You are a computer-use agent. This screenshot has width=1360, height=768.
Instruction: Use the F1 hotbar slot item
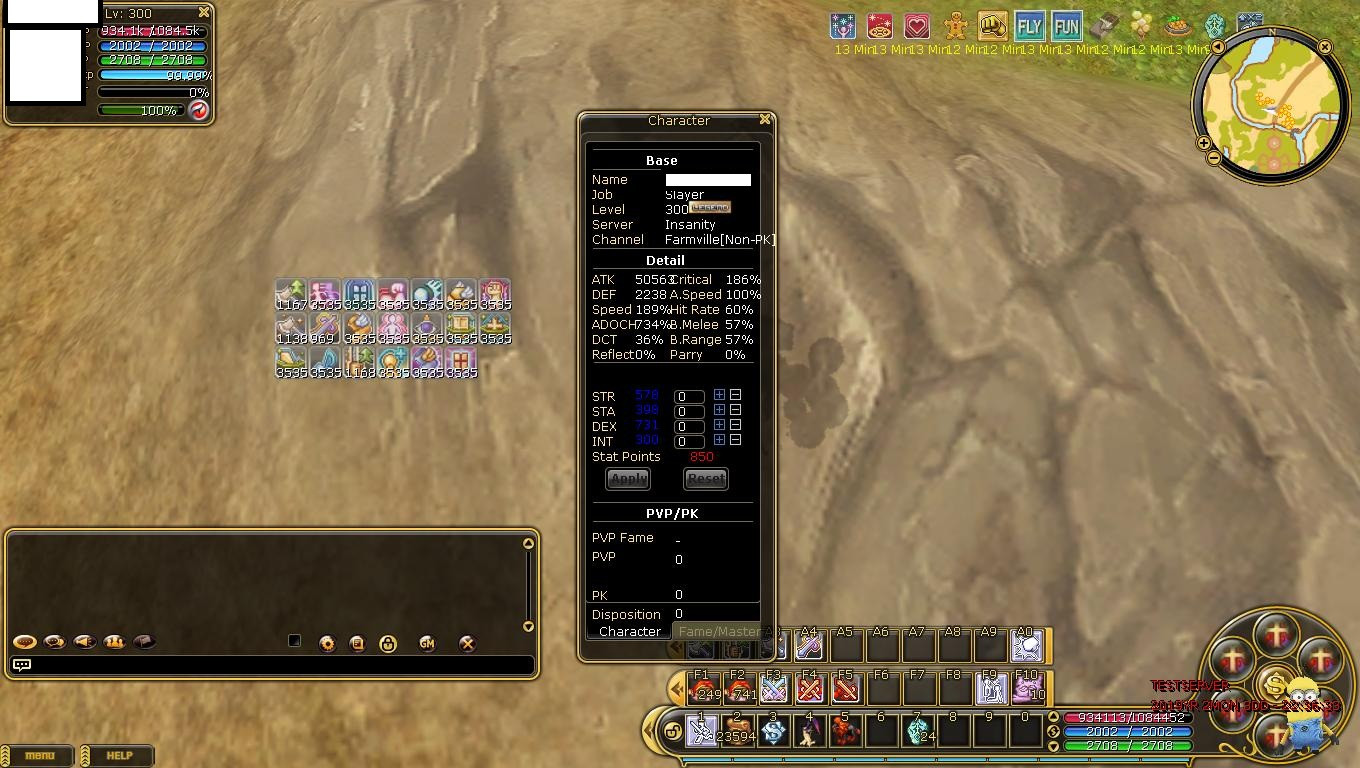click(x=703, y=689)
